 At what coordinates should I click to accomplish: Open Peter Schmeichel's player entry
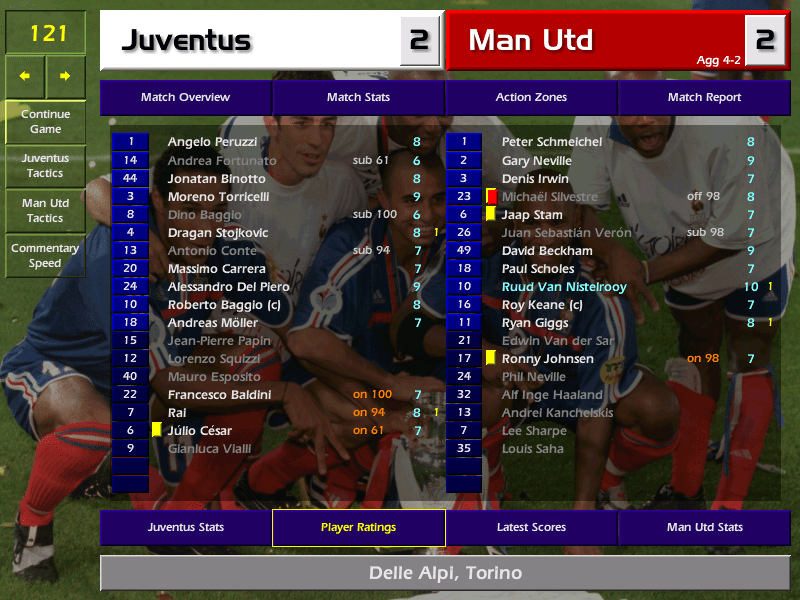(552, 143)
